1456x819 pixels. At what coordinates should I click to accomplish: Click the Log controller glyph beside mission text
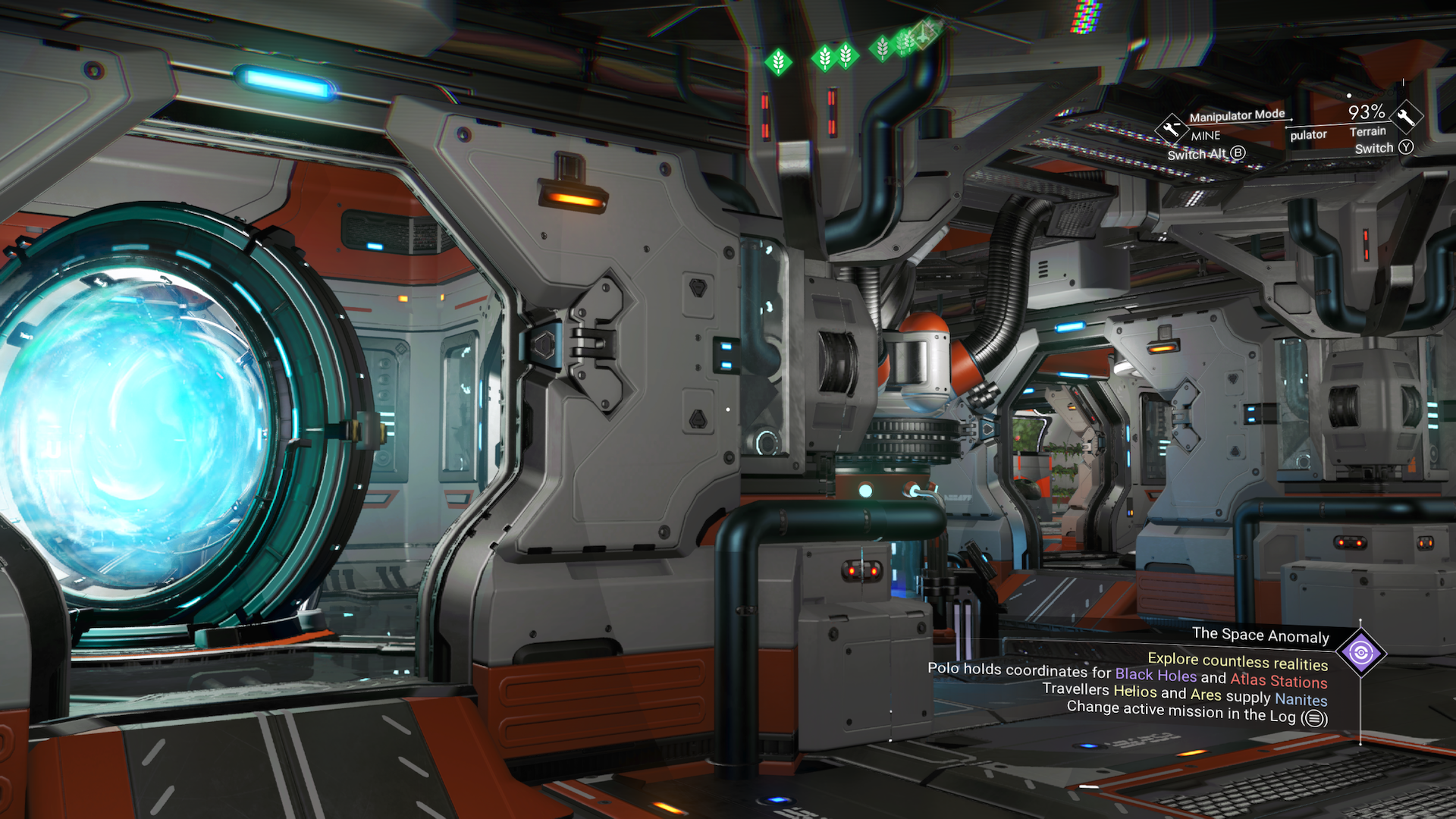(x=1313, y=717)
